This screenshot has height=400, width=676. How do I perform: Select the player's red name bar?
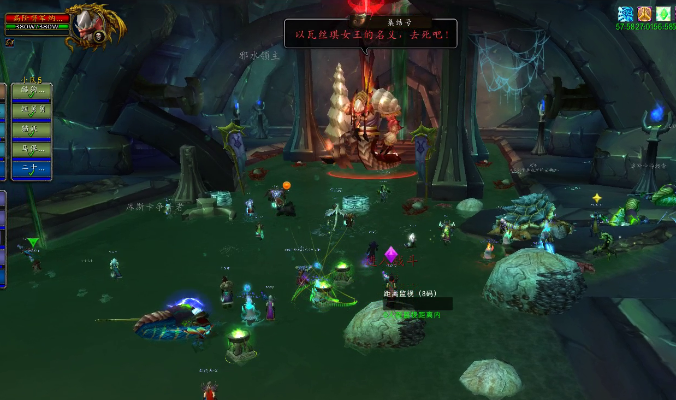[x=36, y=18]
